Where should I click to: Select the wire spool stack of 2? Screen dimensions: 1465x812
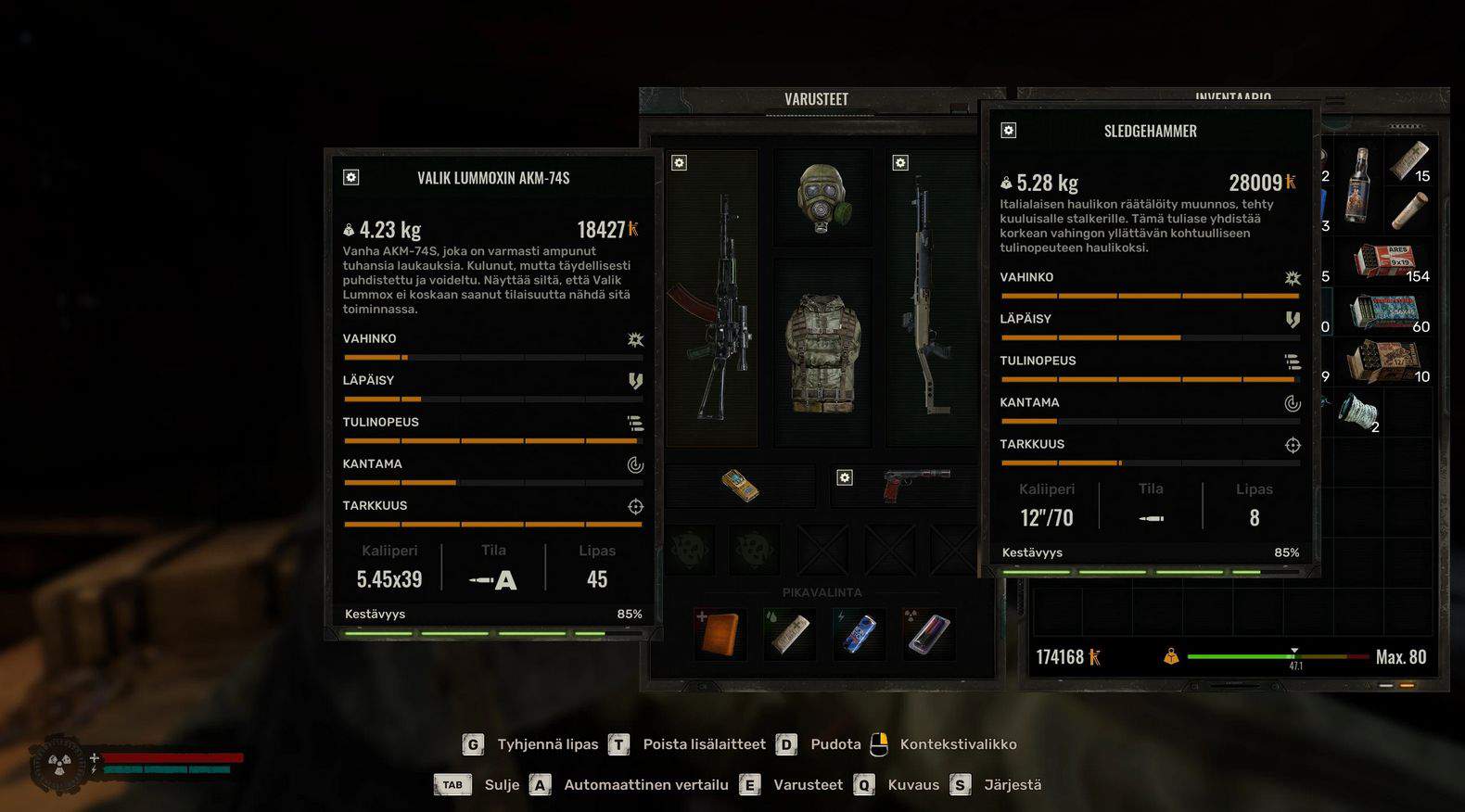[1358, 412]
